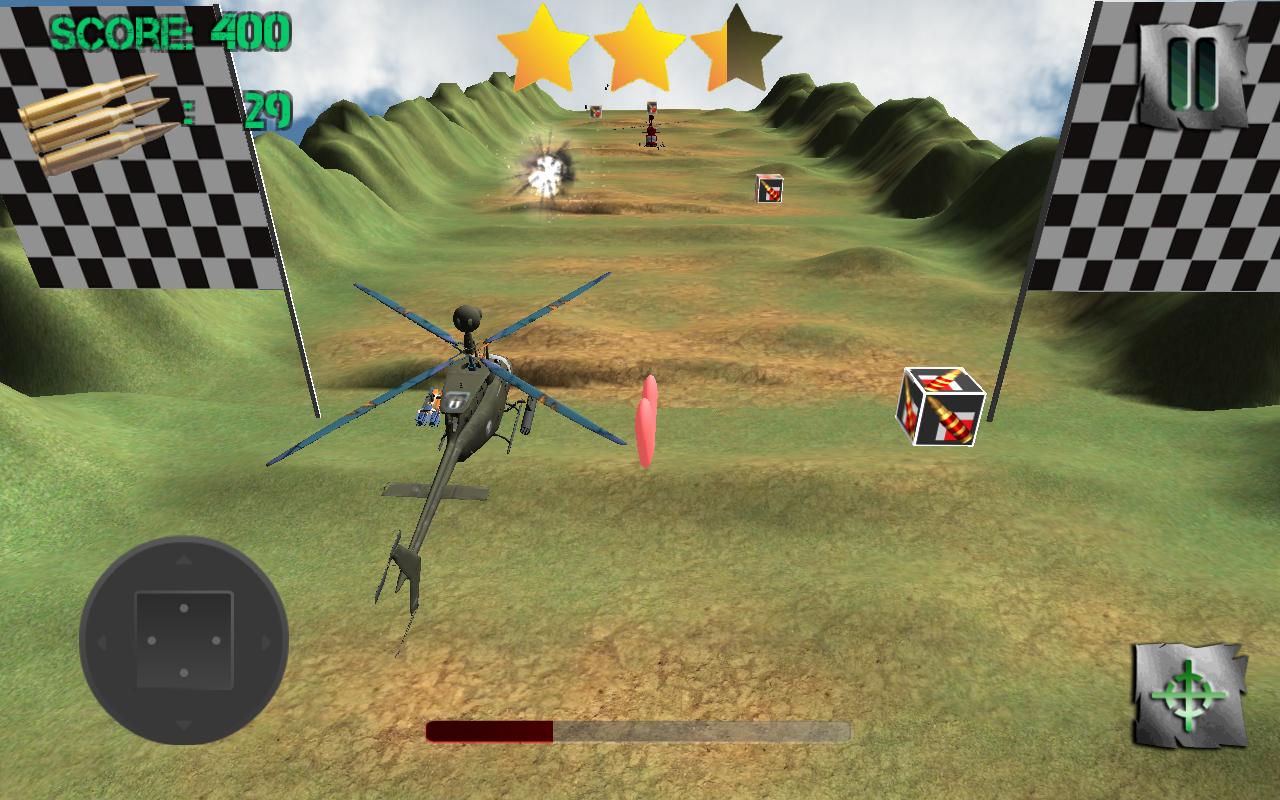Viewport: 1280px width, 800px height.
Task: Toggle the pause button
Action: coord(1190,69)
